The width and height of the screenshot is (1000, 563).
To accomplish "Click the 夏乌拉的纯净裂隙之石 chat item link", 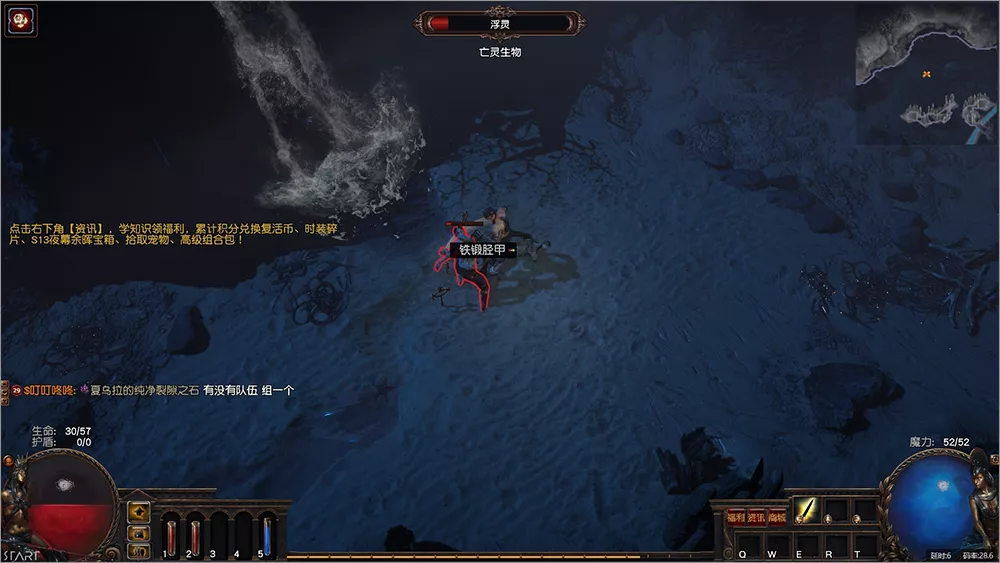I will point(144,390).
